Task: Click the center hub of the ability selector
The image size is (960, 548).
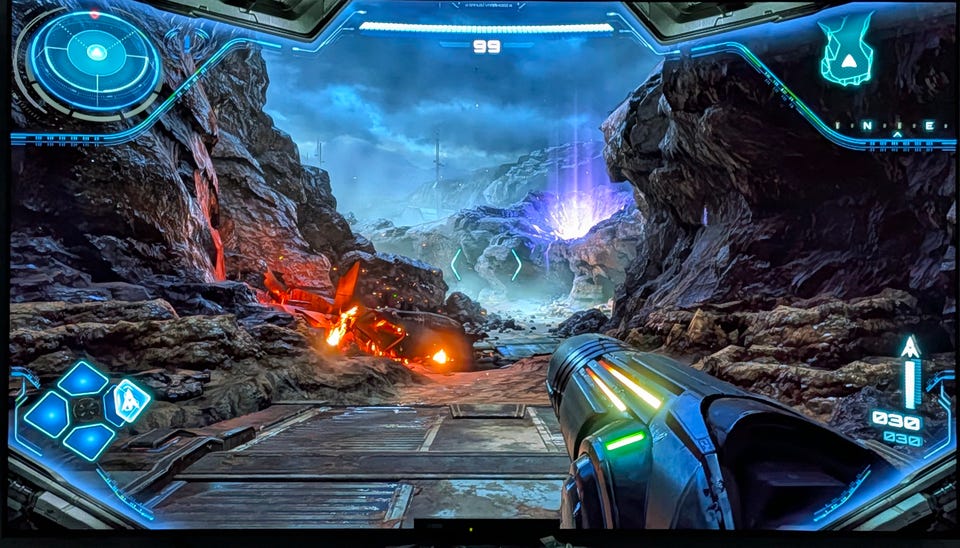Action: [x=88, y=409]
